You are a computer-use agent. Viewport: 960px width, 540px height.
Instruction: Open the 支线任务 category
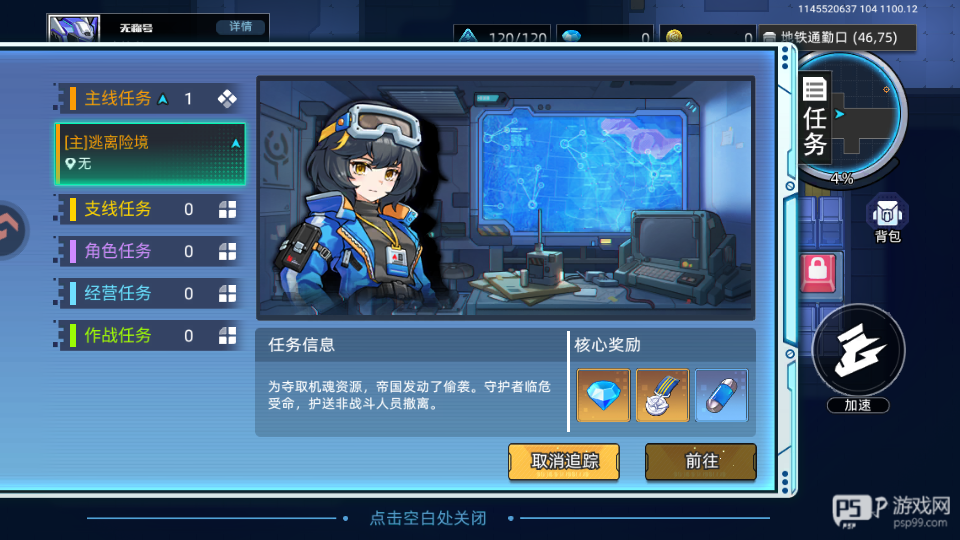coord(150,209)
